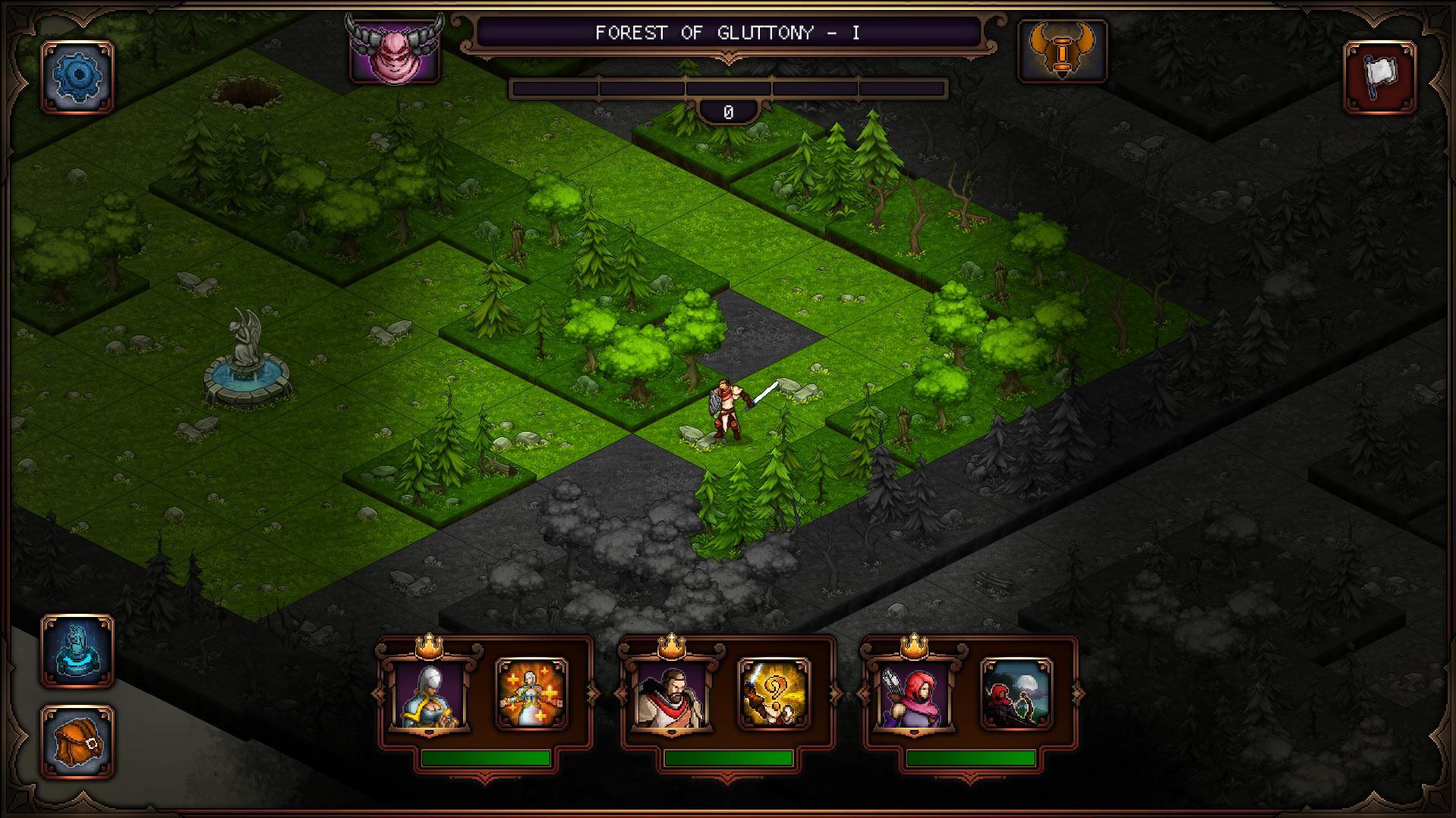1456x818 pixels.
Task: Click the Forest of Gluttony title banner
Action: [730, 33]
